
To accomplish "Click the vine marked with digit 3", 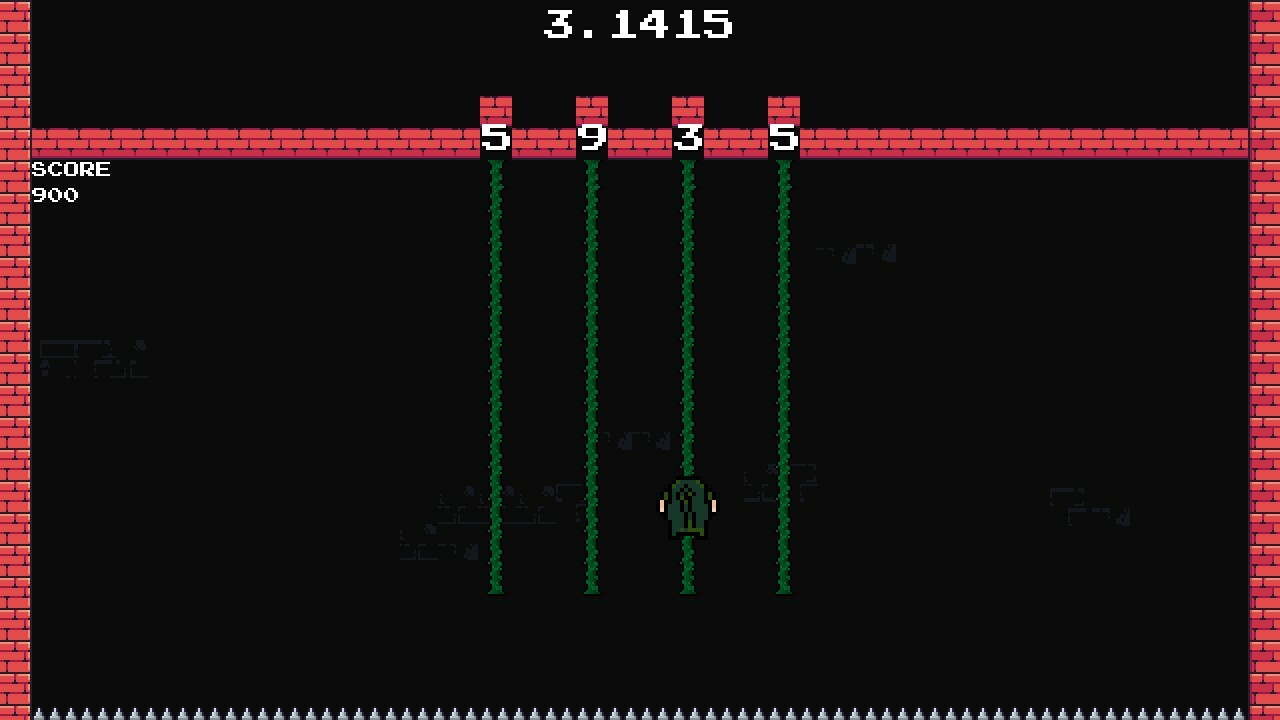I will (686, 300).
